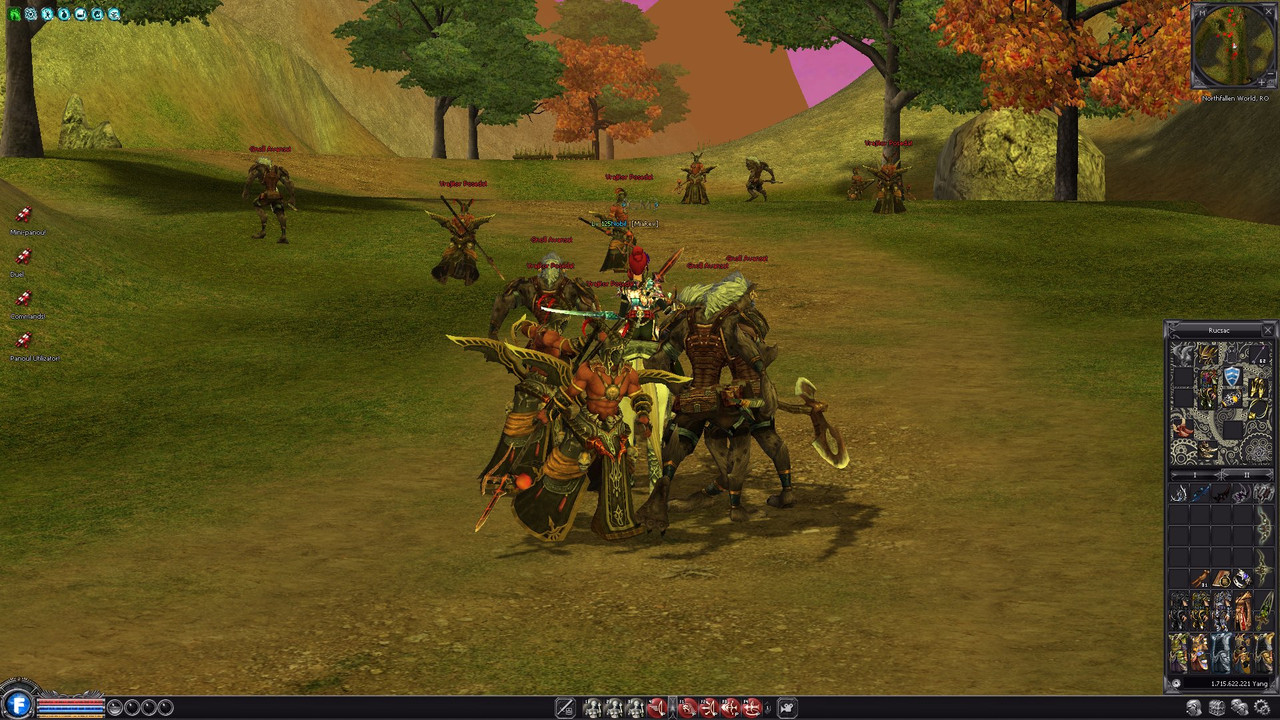The height and width of the screenshot is (720, 1280).
Task: Open the gear settings button in bottom bar
Action: pos(1262,708)
